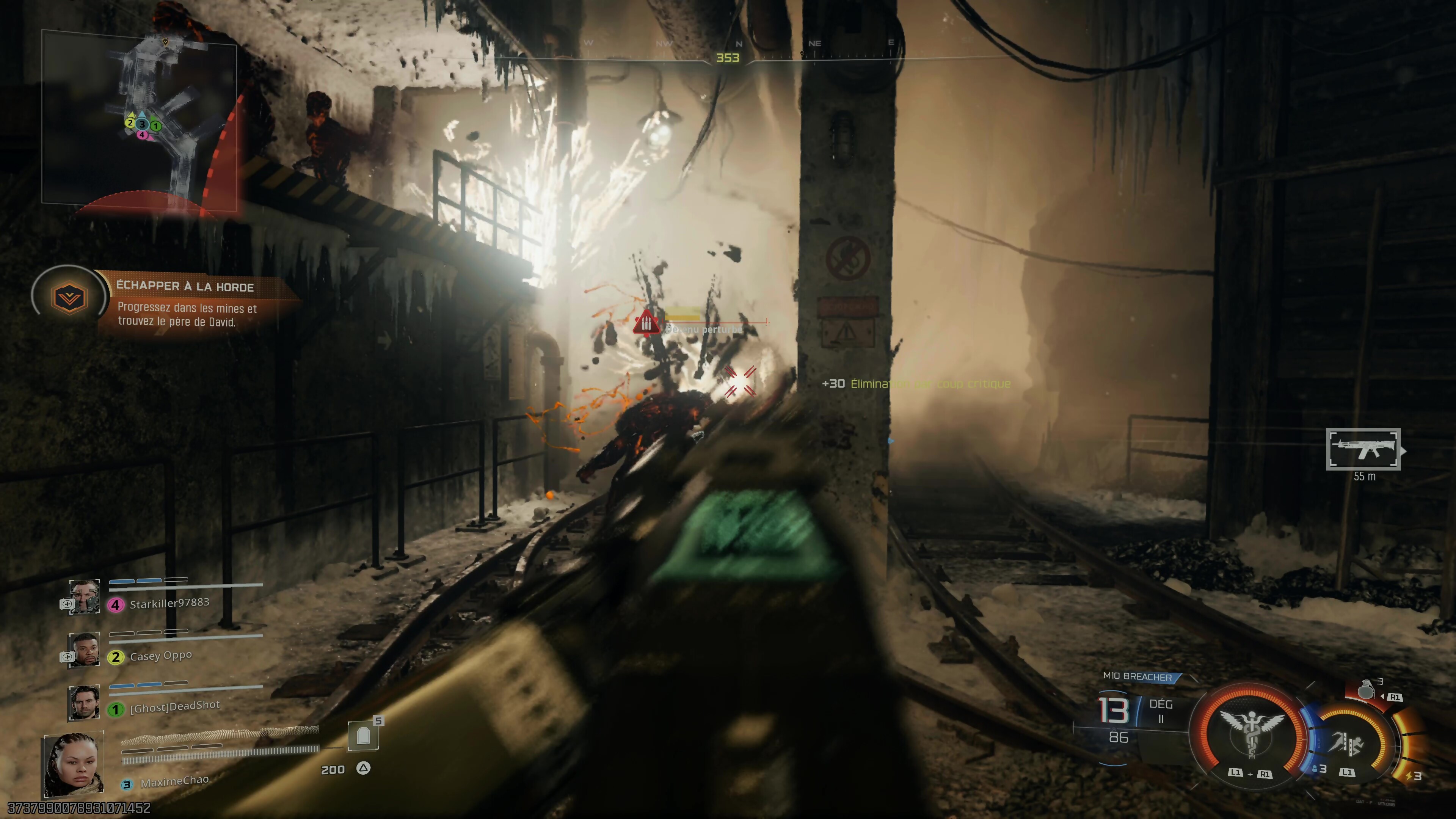This screenshot has height=819, width=1456.
Task: Choose [Ghost]DeadShot's squad portrait
Action: (84, 702)
